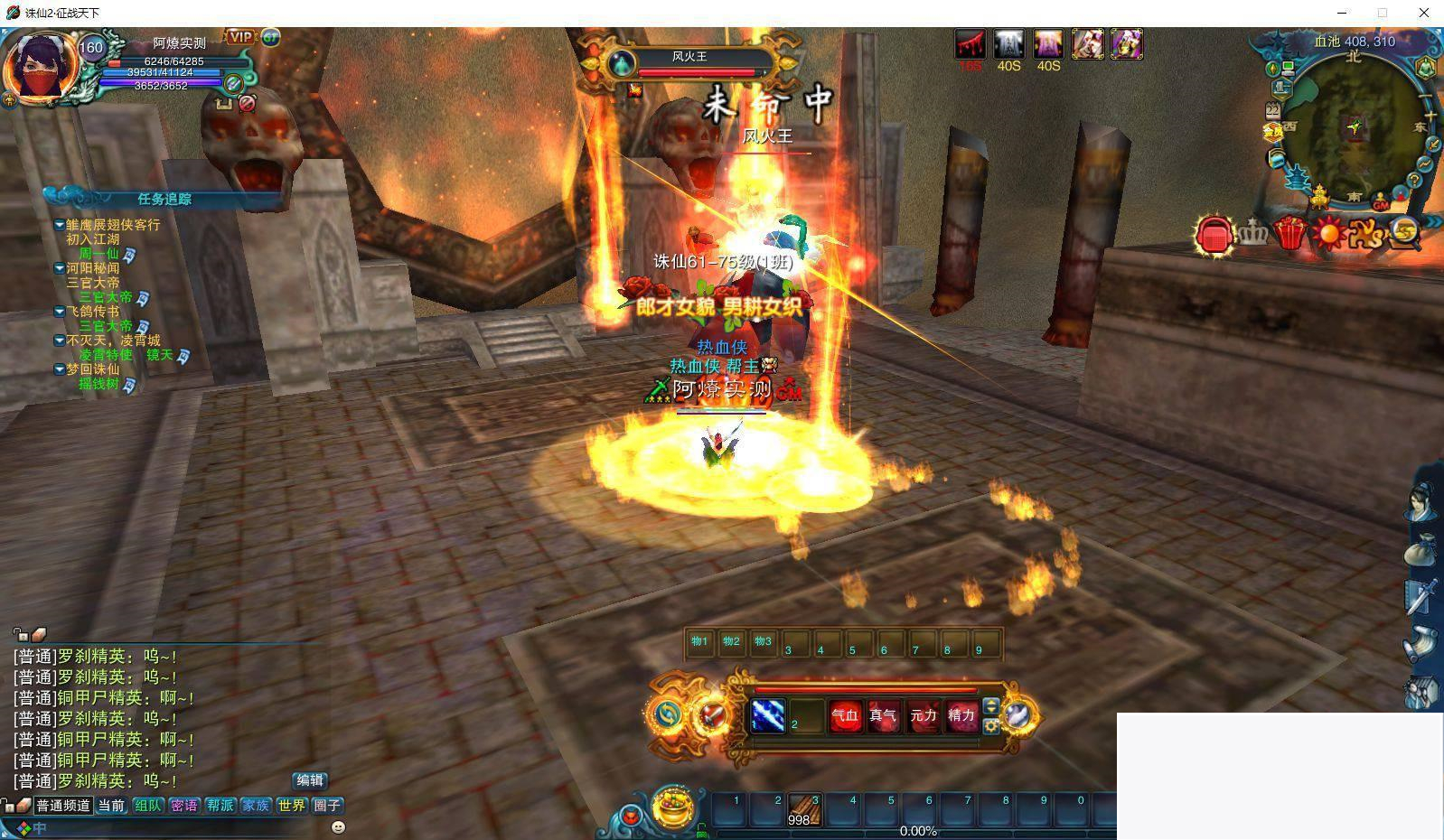Select the 帮派 chat channel
The image size is (1444, 840).
pyautogui.click(x=220, y=805)
